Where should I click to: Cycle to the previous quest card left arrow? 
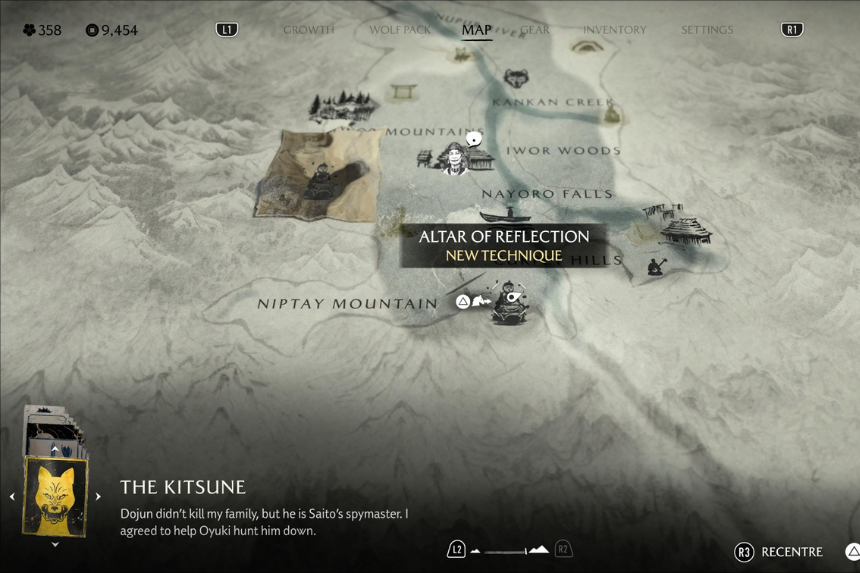(12, 496)
